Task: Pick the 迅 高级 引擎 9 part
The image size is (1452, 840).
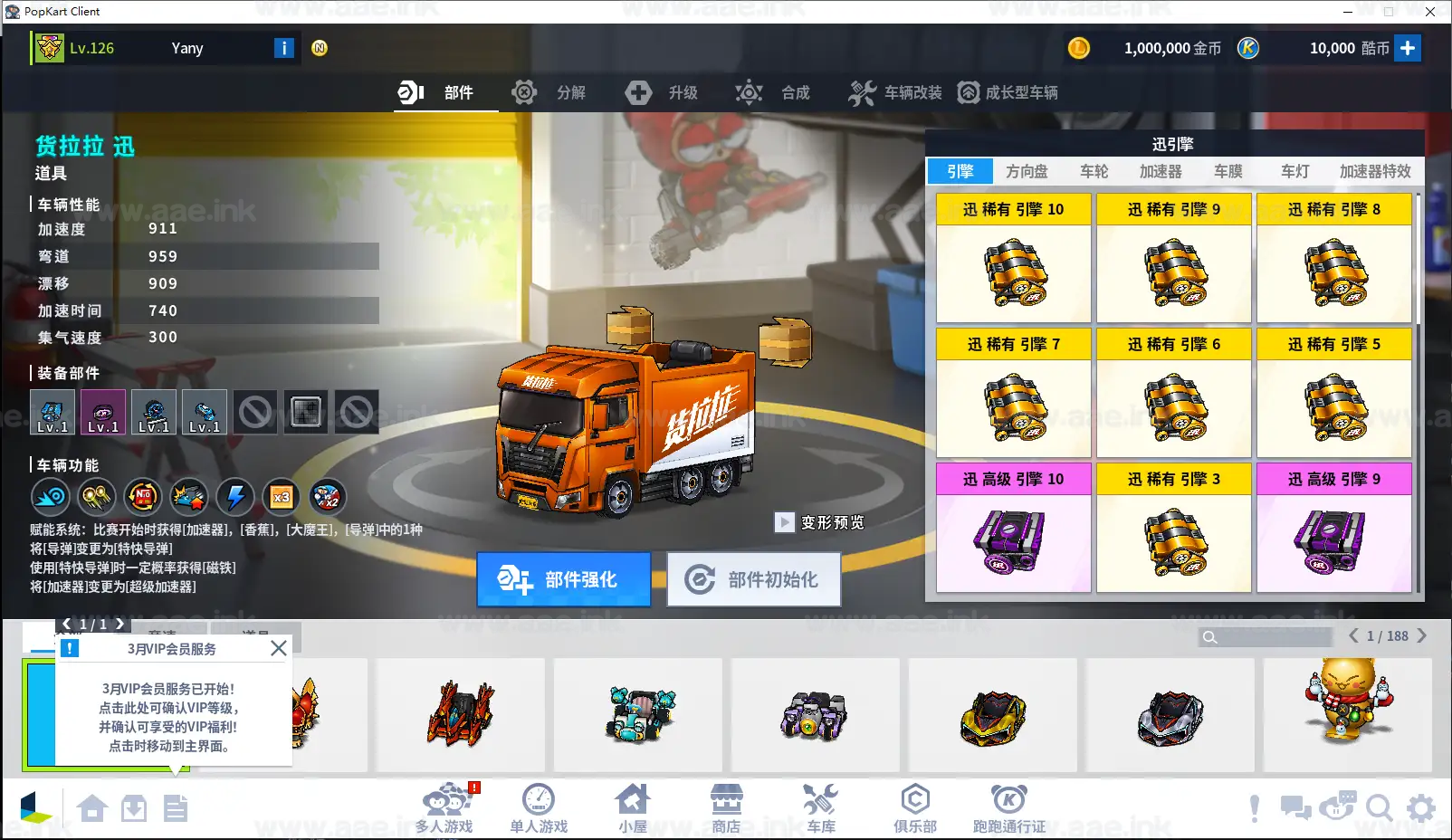Action: click(1333, 528)
